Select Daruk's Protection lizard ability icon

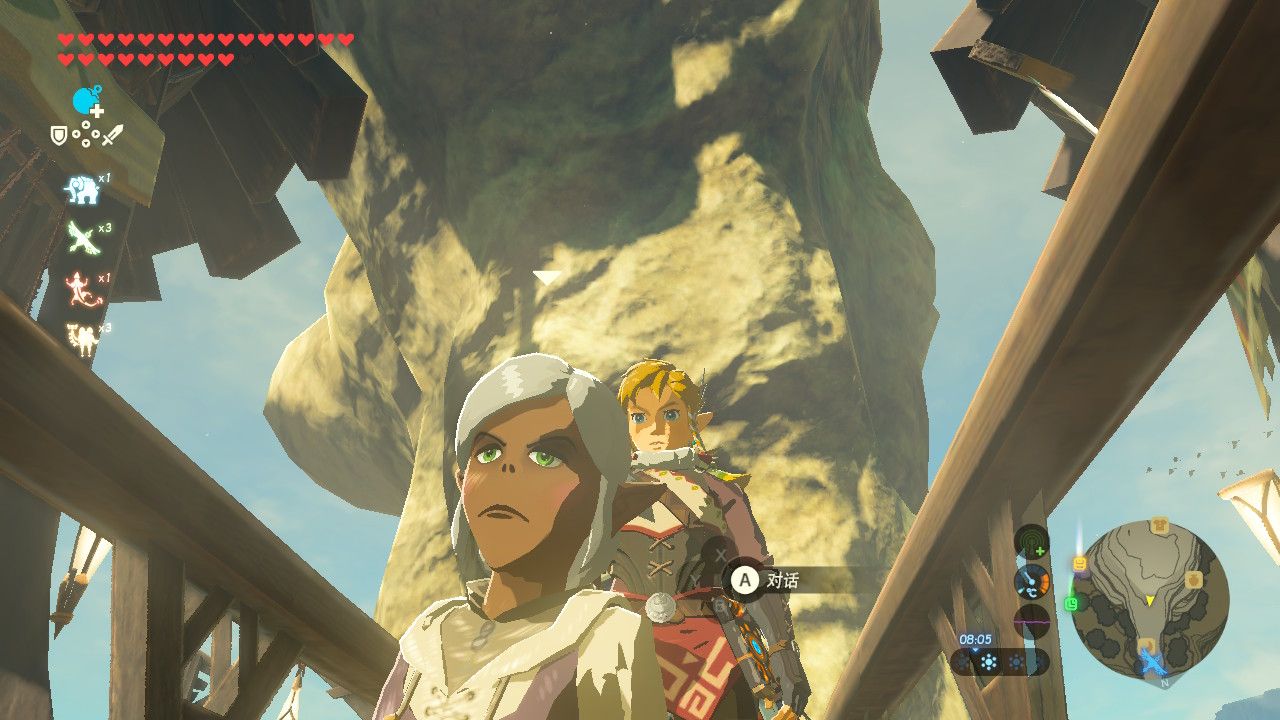point(80,288)
